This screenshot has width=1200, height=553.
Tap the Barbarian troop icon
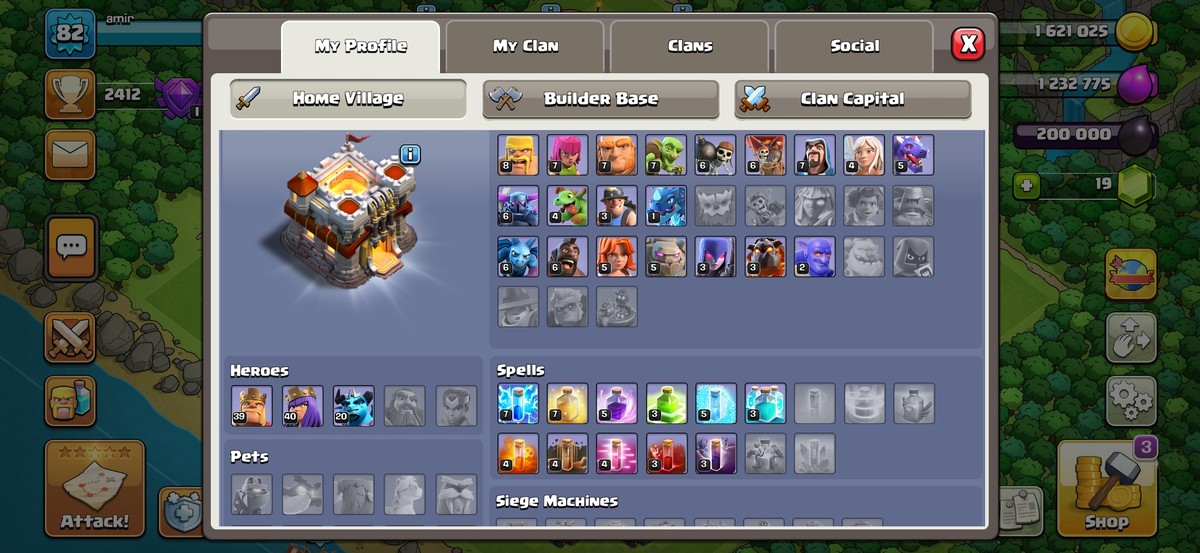(518, 155)
